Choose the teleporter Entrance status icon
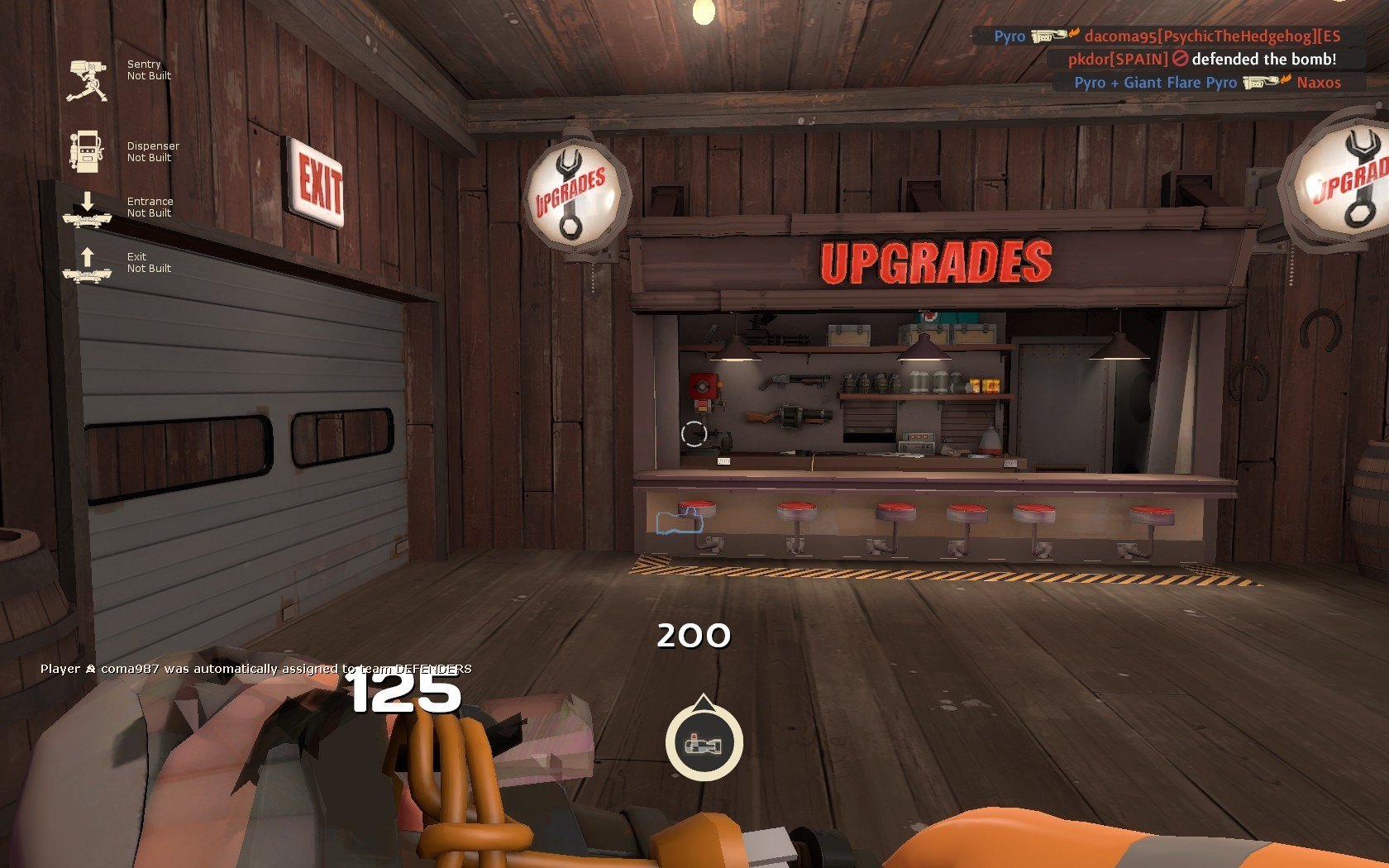Viewport: 1389px width, 868px height. pyautogui.click(x=87, y=208)
